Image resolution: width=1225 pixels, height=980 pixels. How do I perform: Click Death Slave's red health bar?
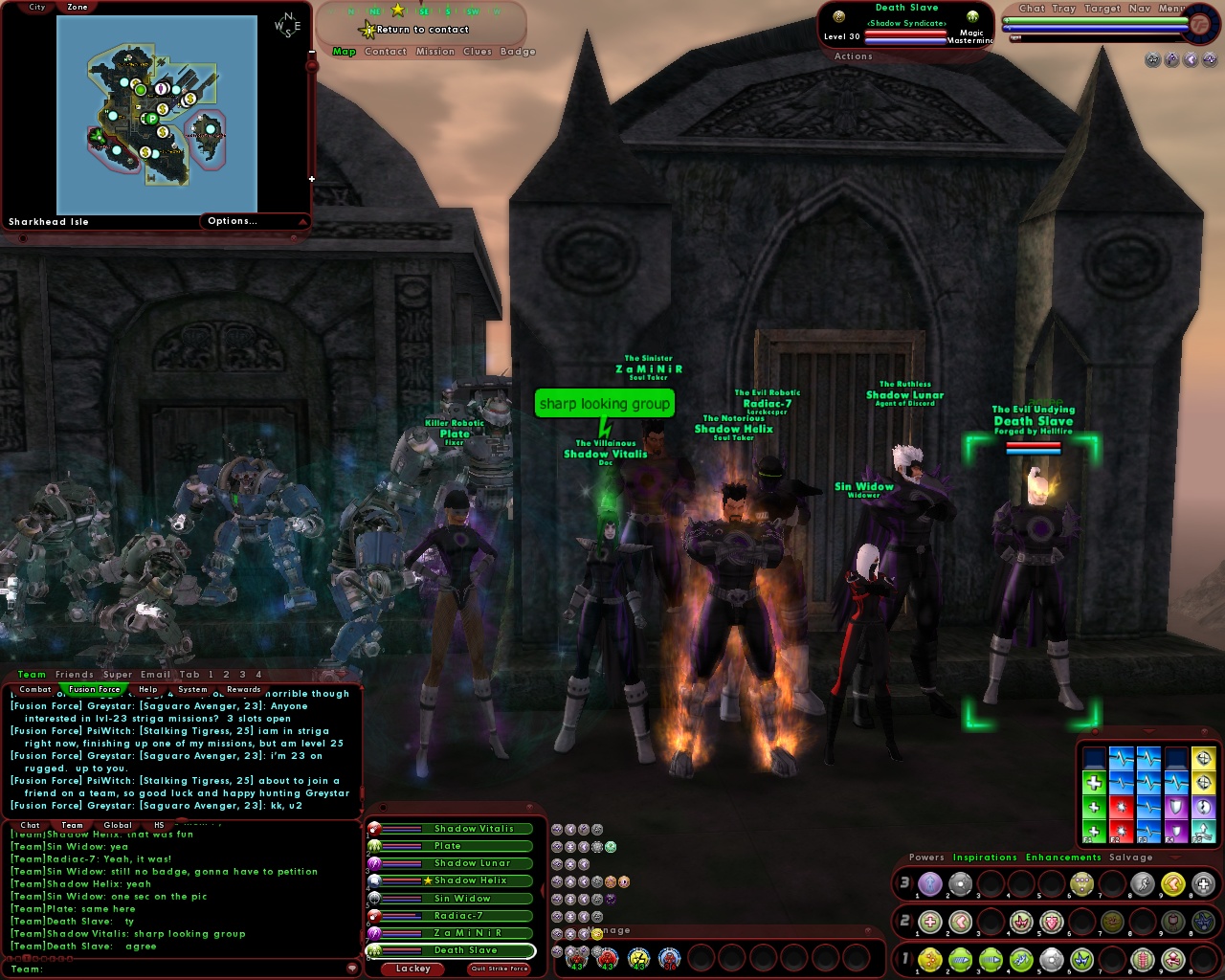point(905,33)
